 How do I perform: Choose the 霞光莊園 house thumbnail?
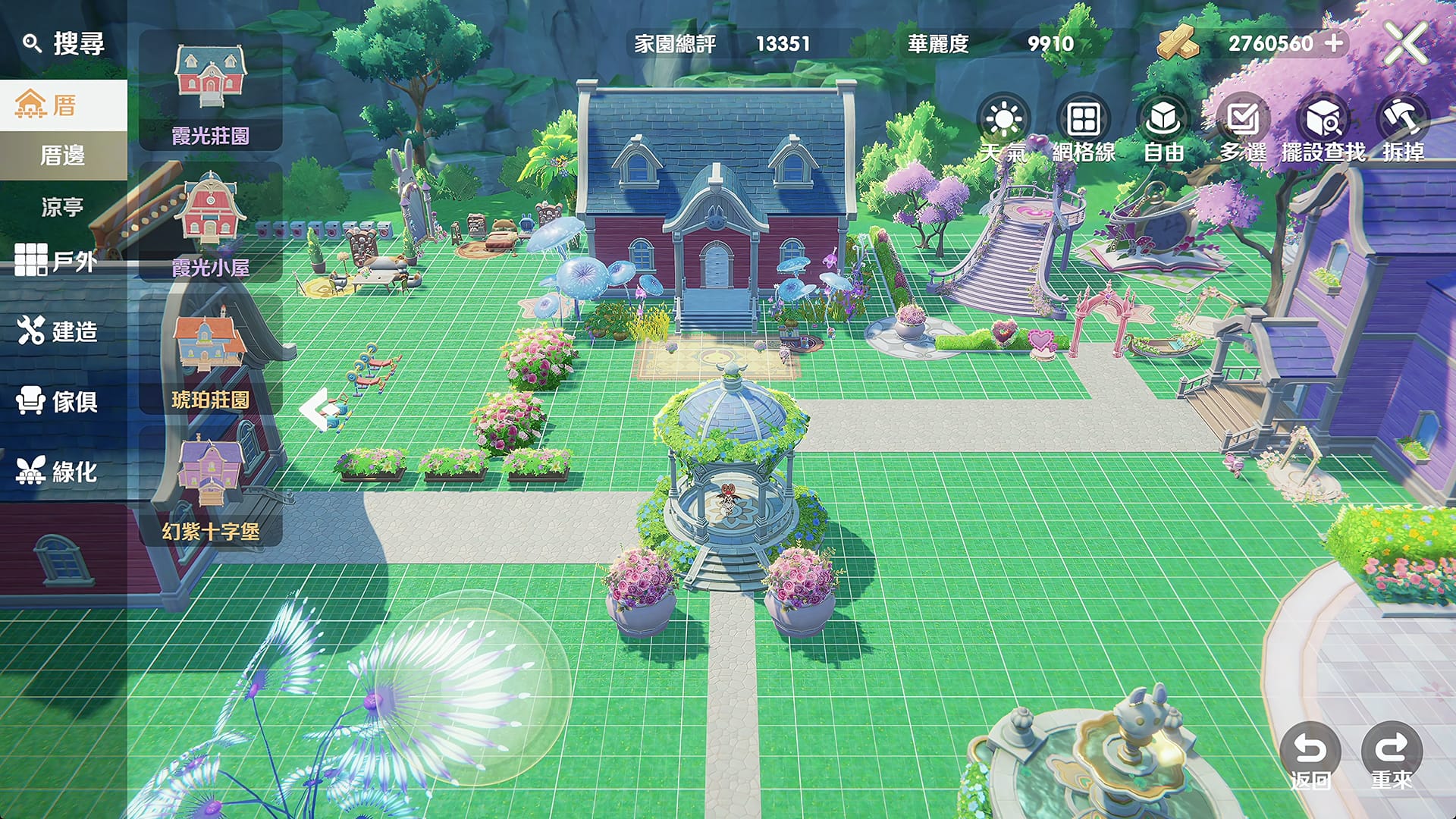(x=210, y=91)
